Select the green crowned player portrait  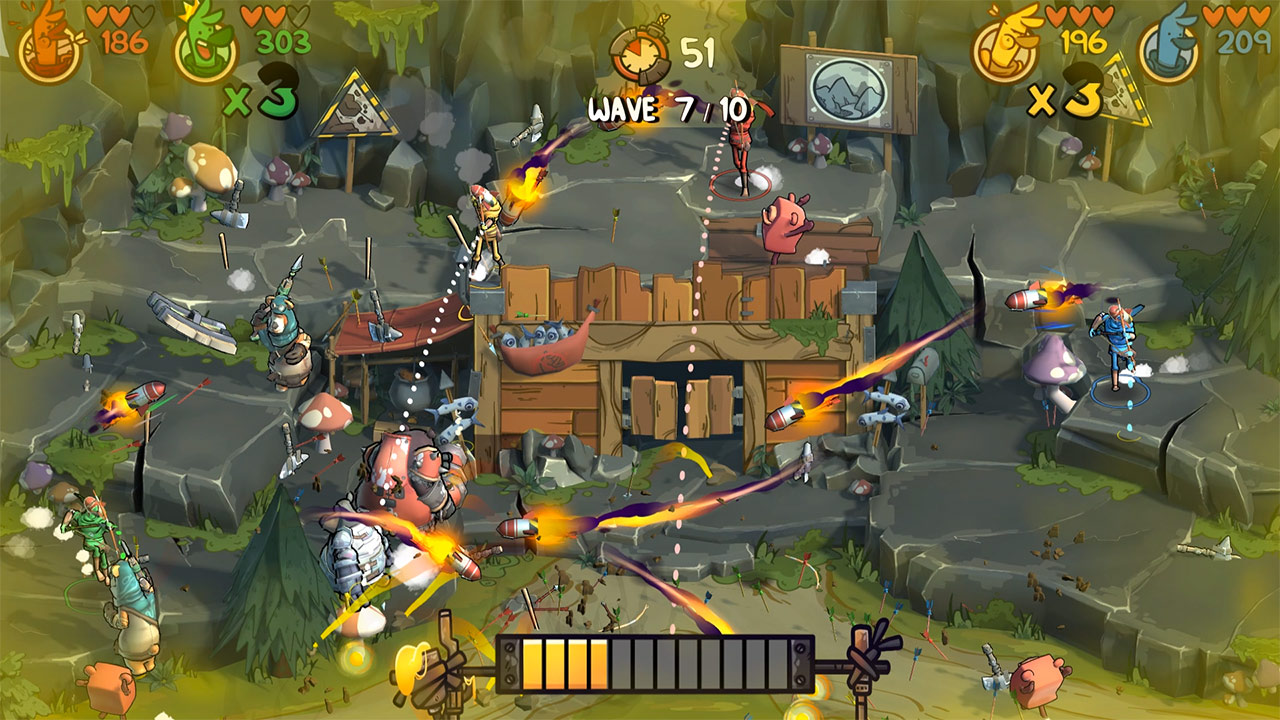[x=206, y=46]
